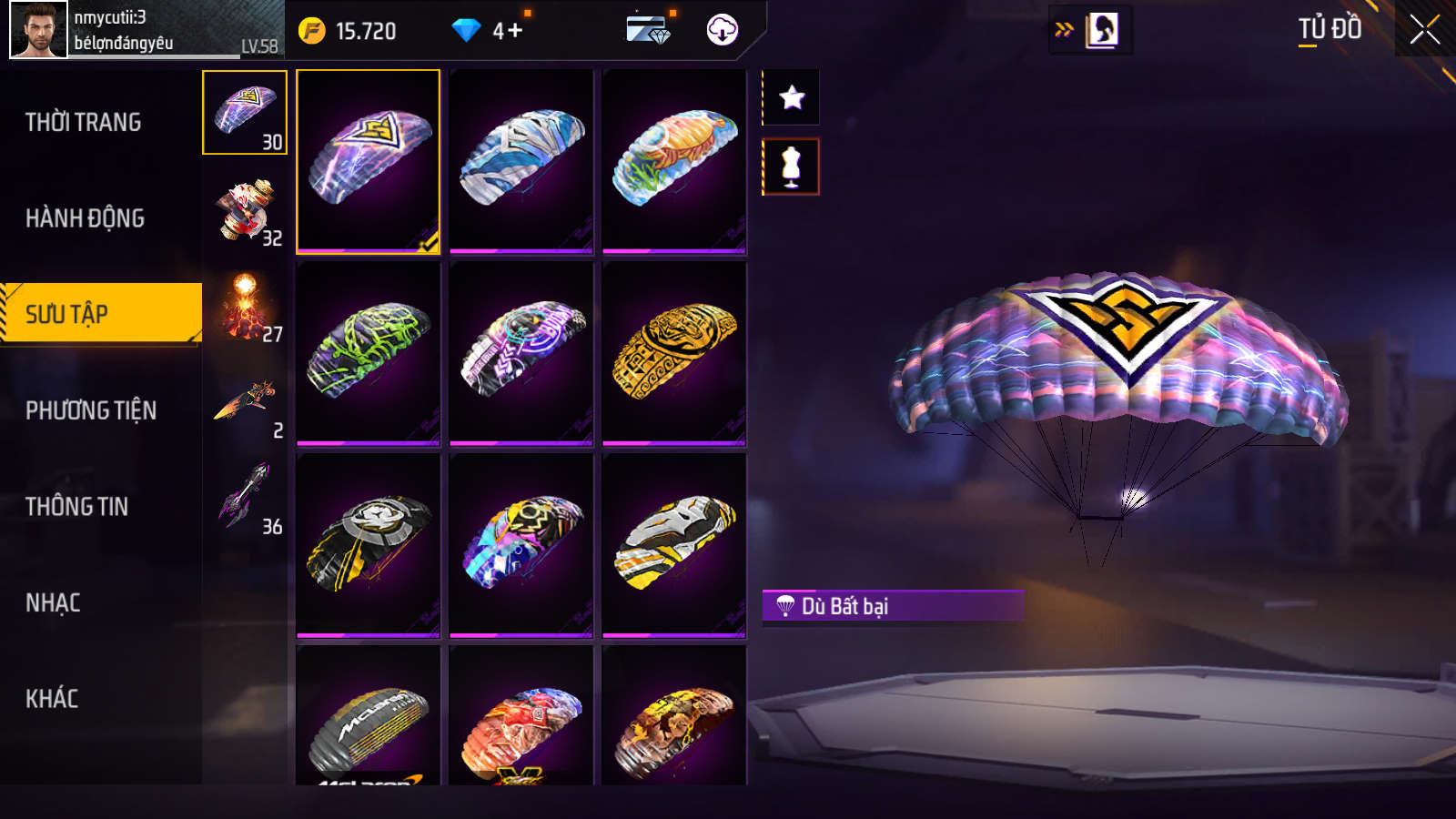Select the backpack subcategory with count 32
The height and width of the screenshot is (819, 1456).
245,209
